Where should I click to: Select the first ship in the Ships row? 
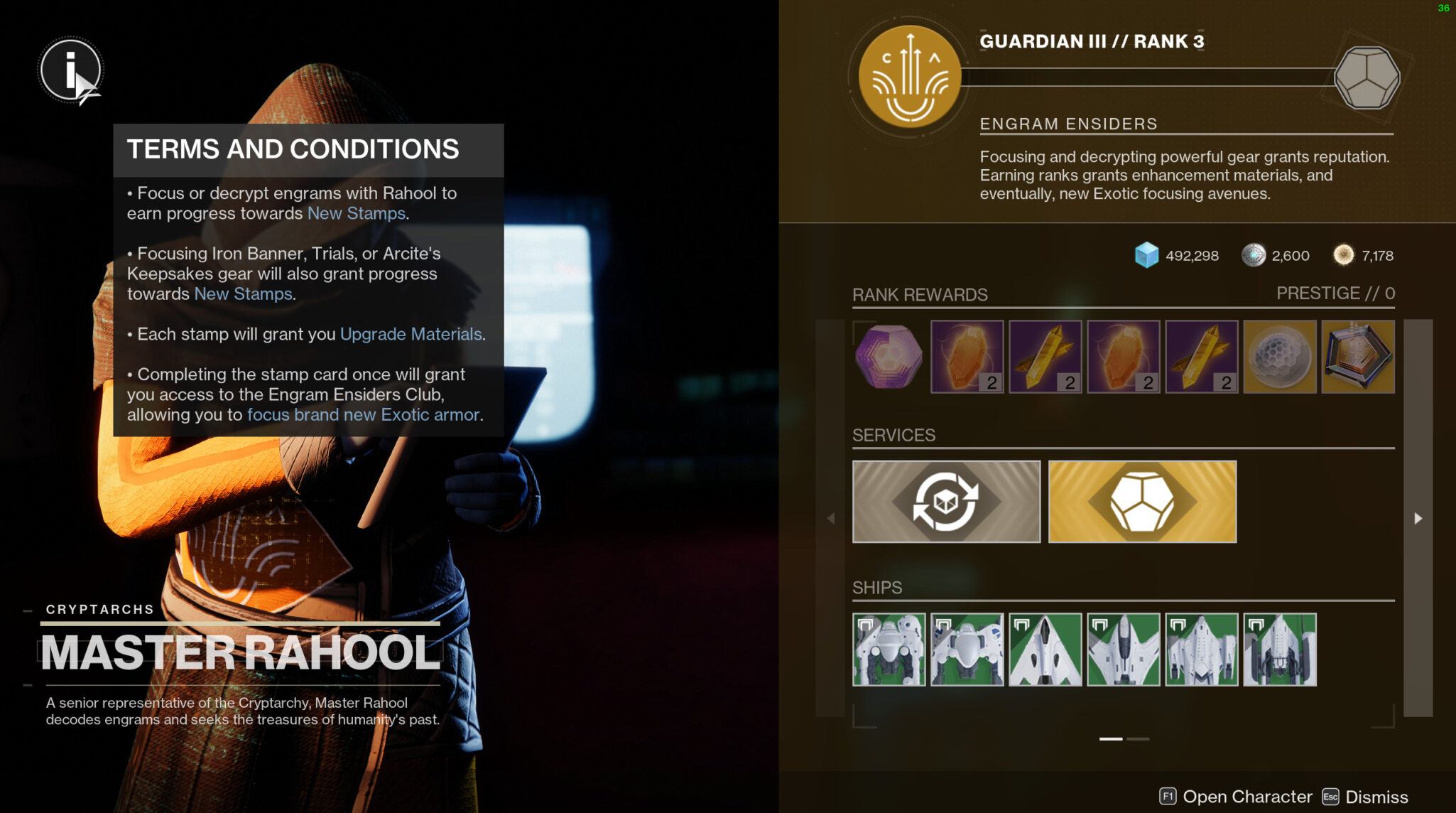click(x=889, y=650)
